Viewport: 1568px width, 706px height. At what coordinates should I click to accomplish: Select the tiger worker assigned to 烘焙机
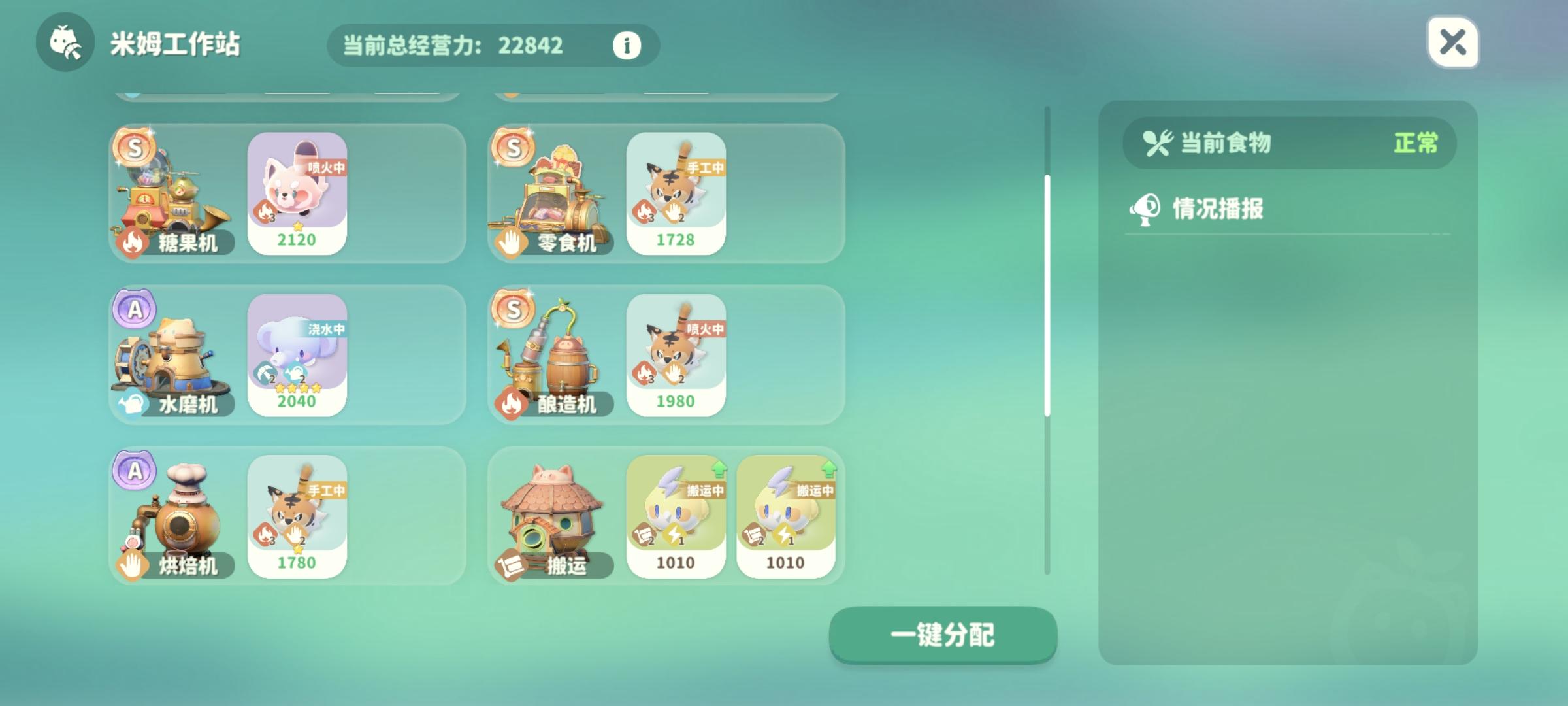(x=297, y=516)
